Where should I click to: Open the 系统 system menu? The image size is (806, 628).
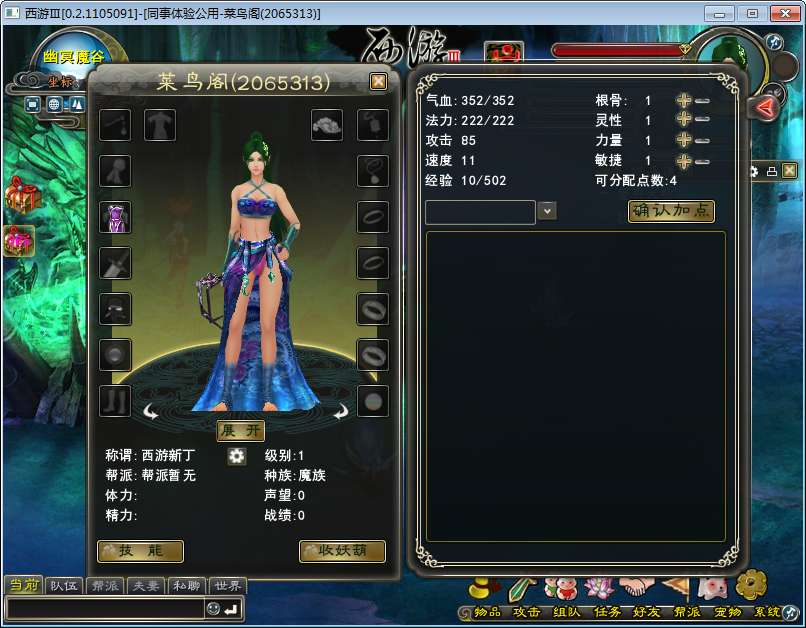pyautogui.click(x=767, y=611)
